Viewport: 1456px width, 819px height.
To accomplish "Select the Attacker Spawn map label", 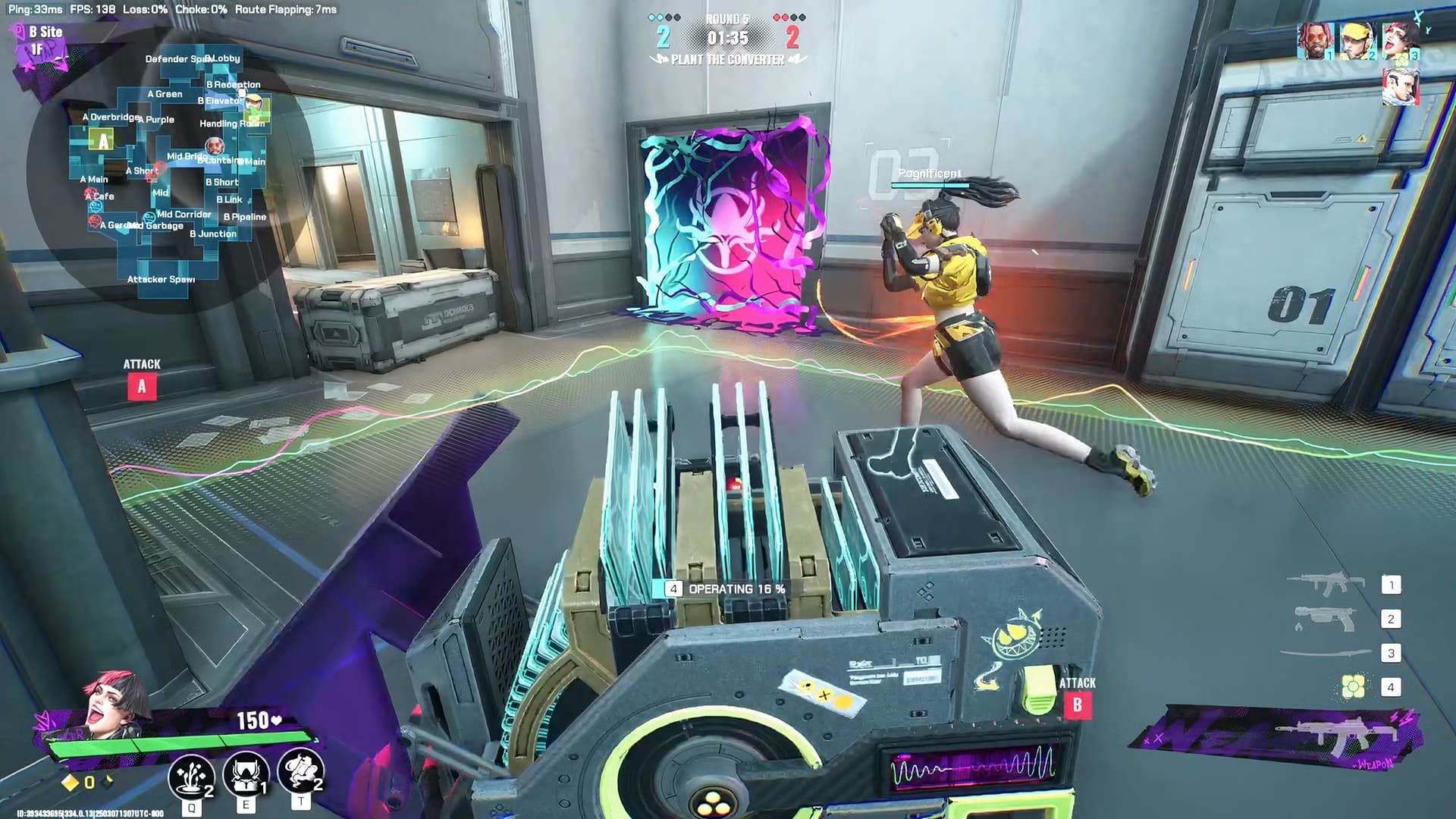I will coord(163,279).
